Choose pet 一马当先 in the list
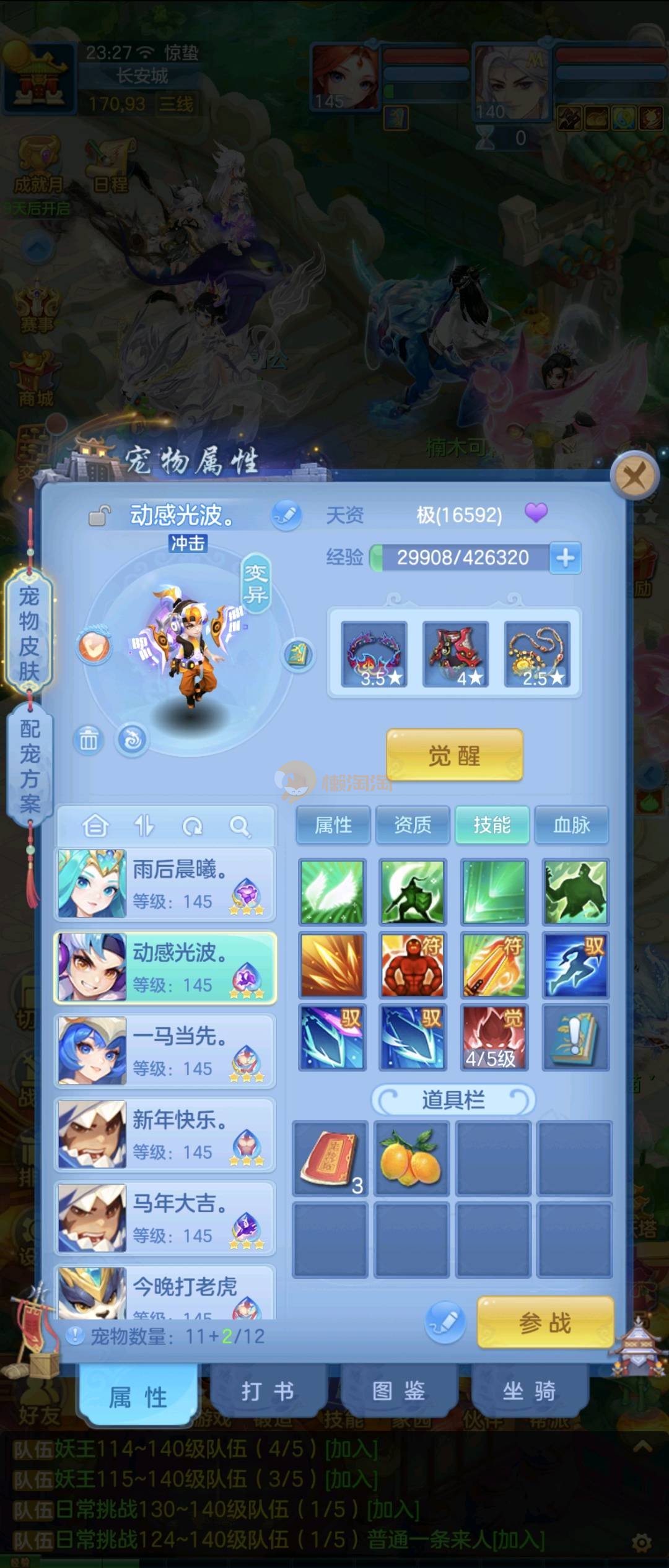The height and width of the screenshot is (1568, 669). [165, 1051]
